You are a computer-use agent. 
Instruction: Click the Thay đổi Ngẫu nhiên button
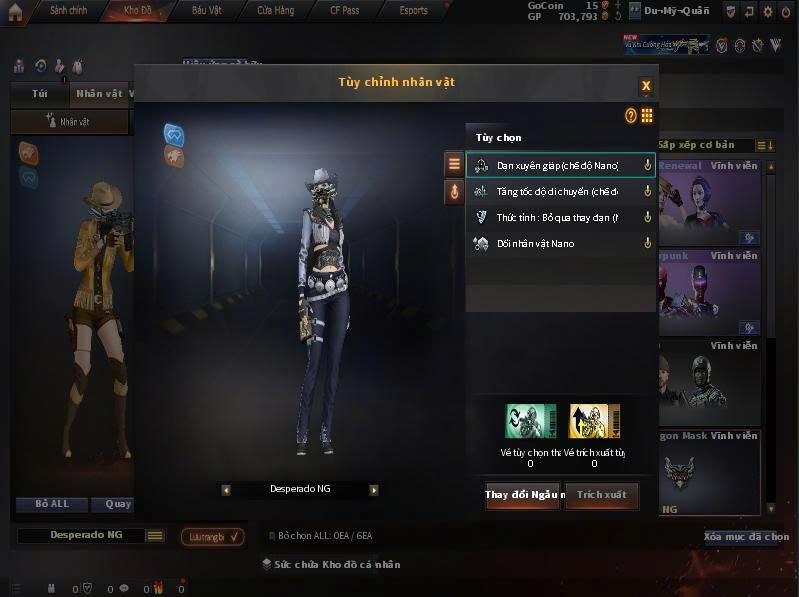524,495
